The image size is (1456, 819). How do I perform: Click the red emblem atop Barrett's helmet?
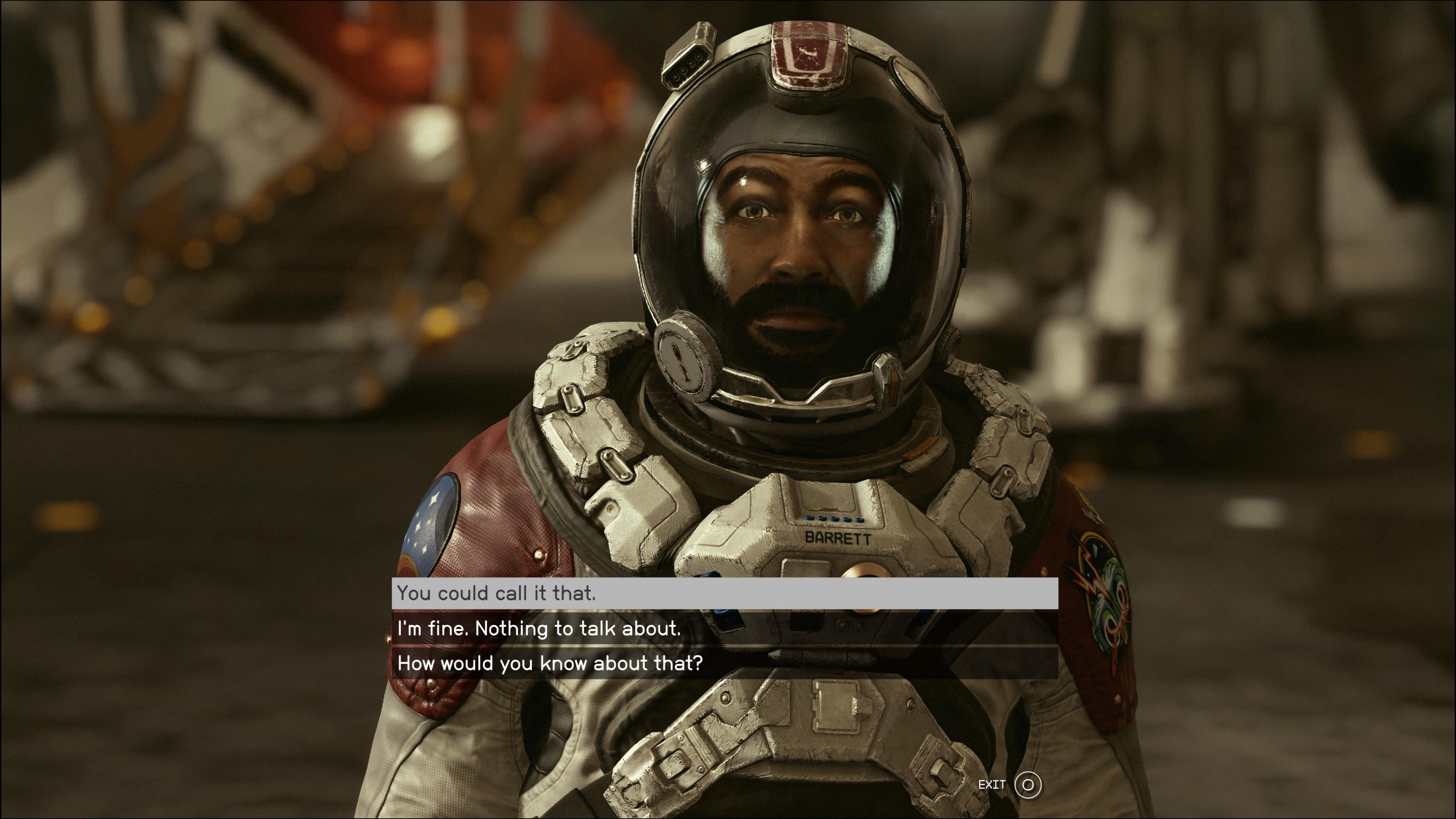(809, 56)
